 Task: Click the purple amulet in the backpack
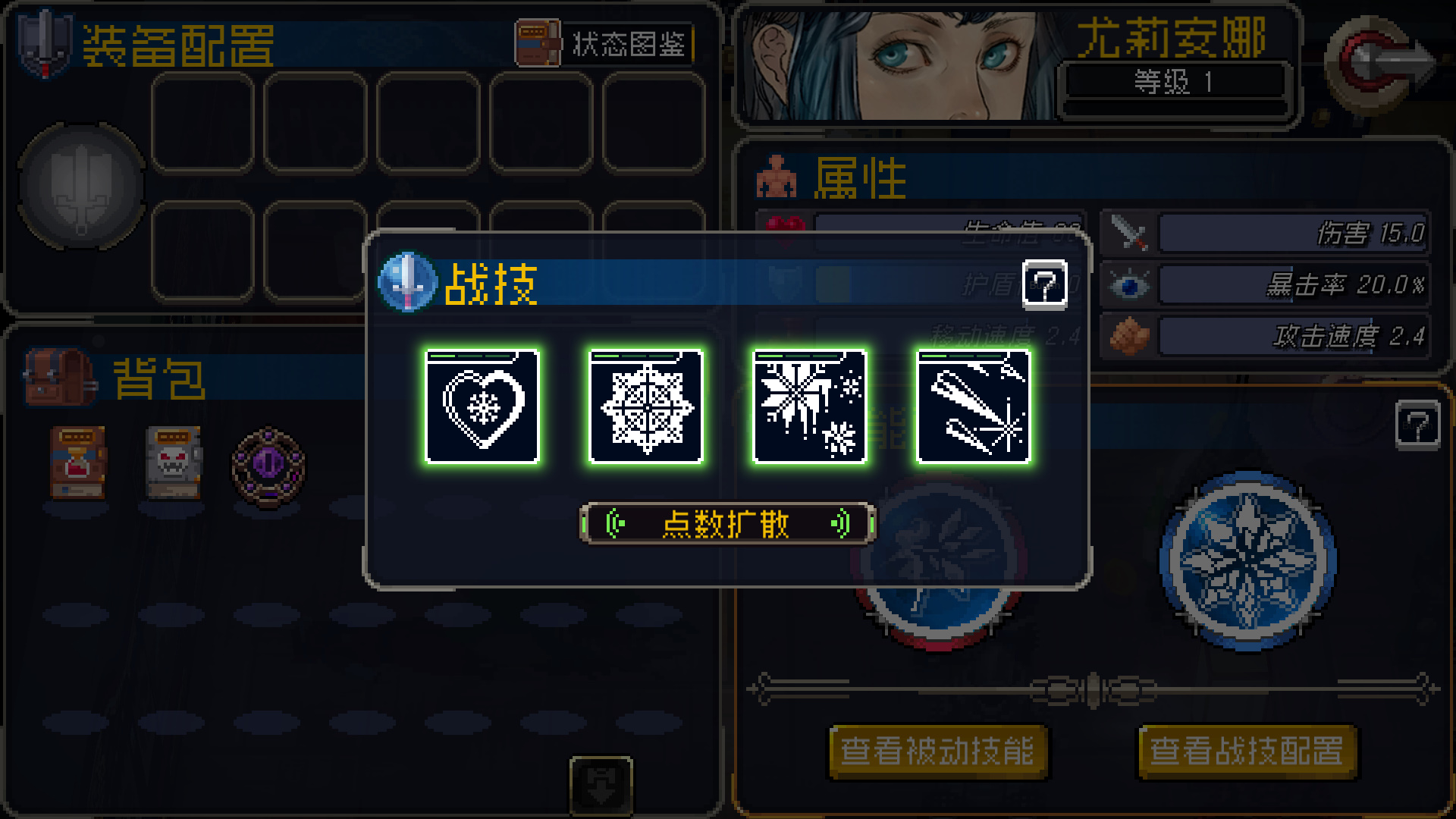pyautogui.click(x=271, y=466)
